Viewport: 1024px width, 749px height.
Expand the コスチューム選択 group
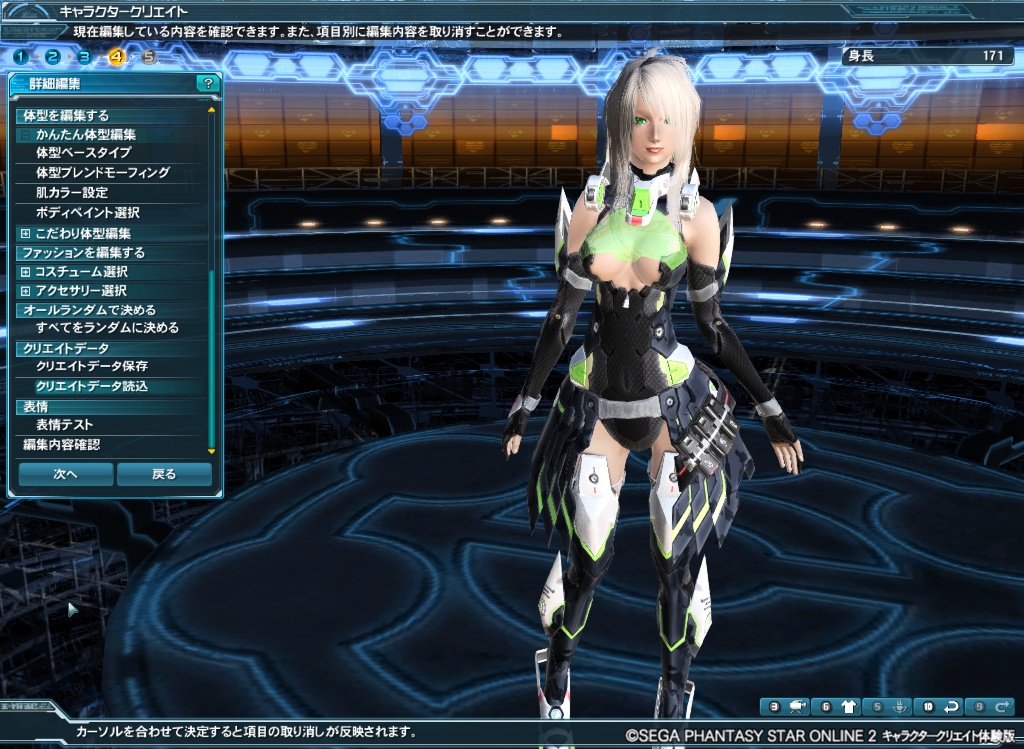[x=25, y=272]
